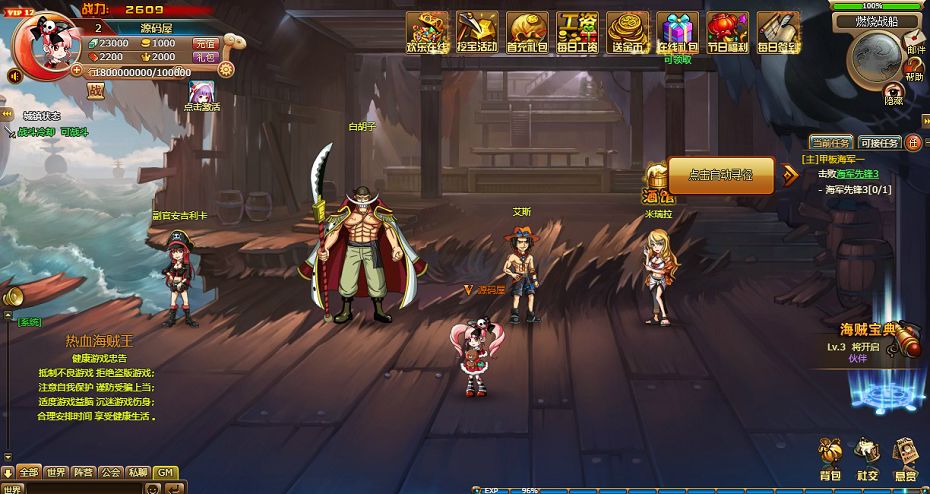
Task: Click the 点击自动寻径 auto-path button
Action: (x=720, y=175)
